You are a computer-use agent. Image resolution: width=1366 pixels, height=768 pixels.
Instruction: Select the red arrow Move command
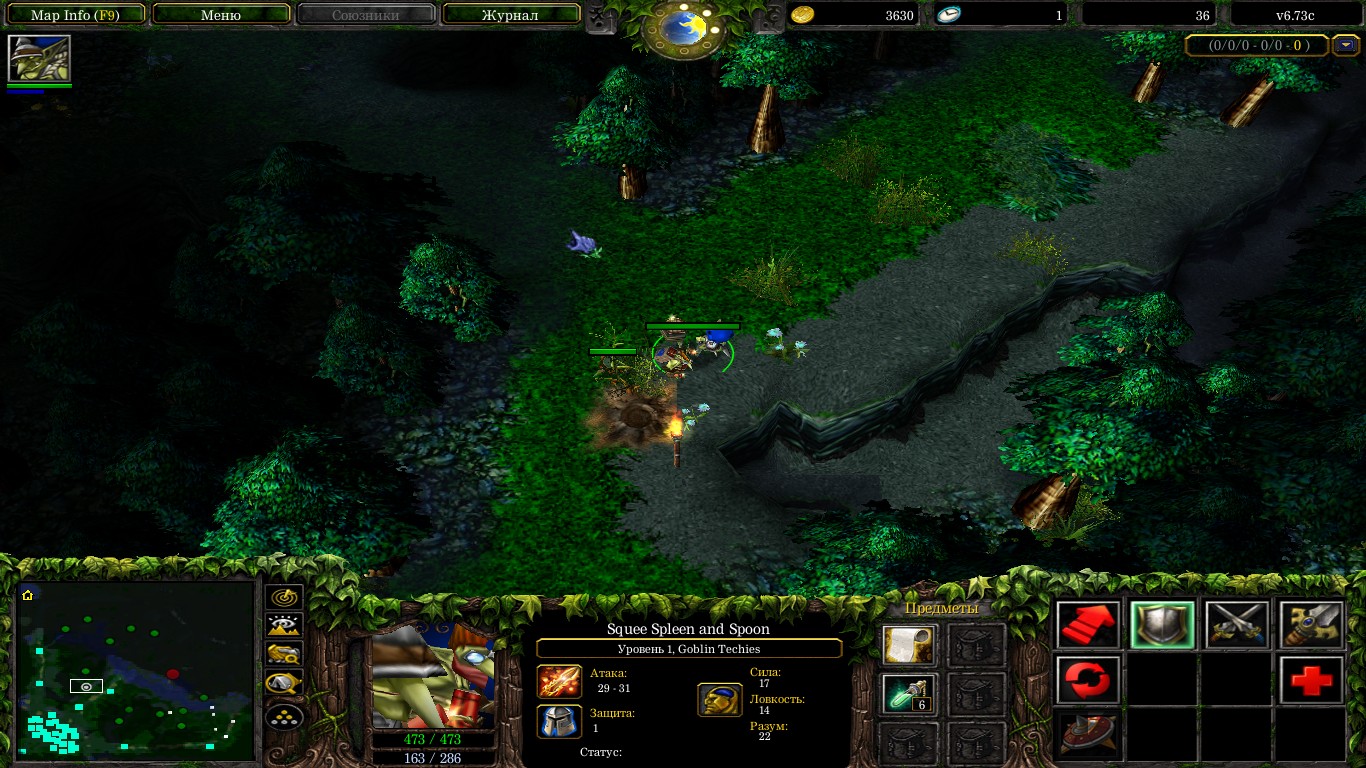(1088, 626)
